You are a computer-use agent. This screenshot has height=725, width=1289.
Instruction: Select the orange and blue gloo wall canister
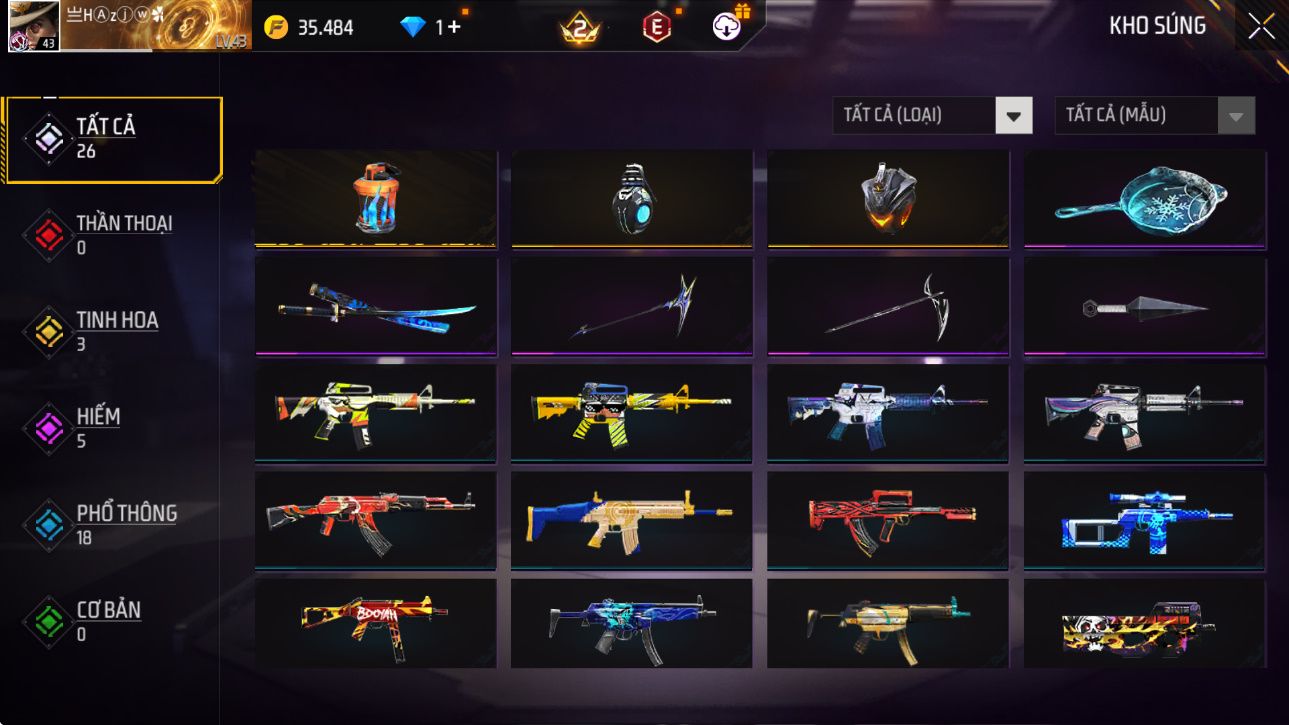(x=376, y=197)
